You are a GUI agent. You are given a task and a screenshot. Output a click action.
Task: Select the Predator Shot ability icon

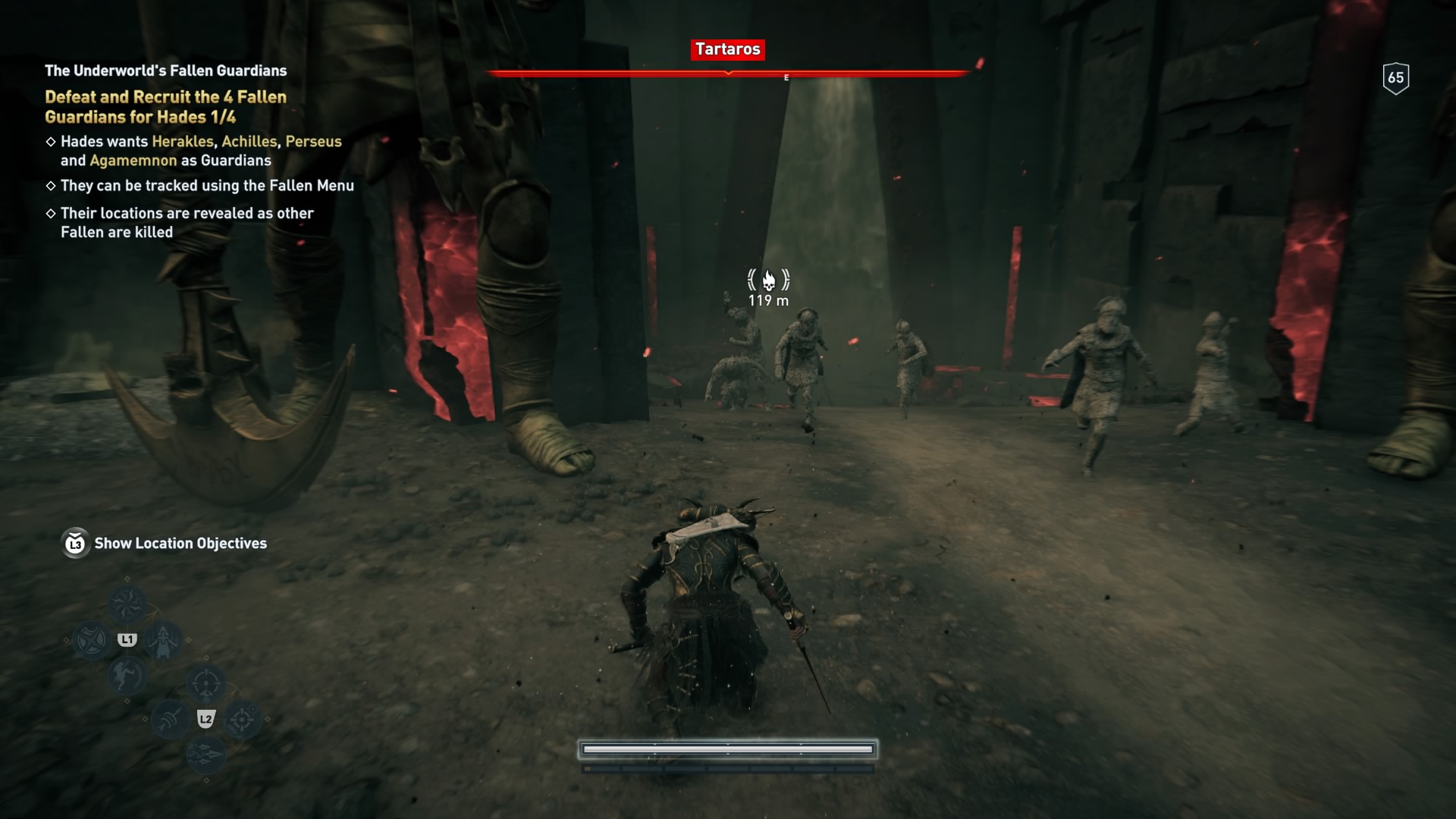click(x=205, y=682)
